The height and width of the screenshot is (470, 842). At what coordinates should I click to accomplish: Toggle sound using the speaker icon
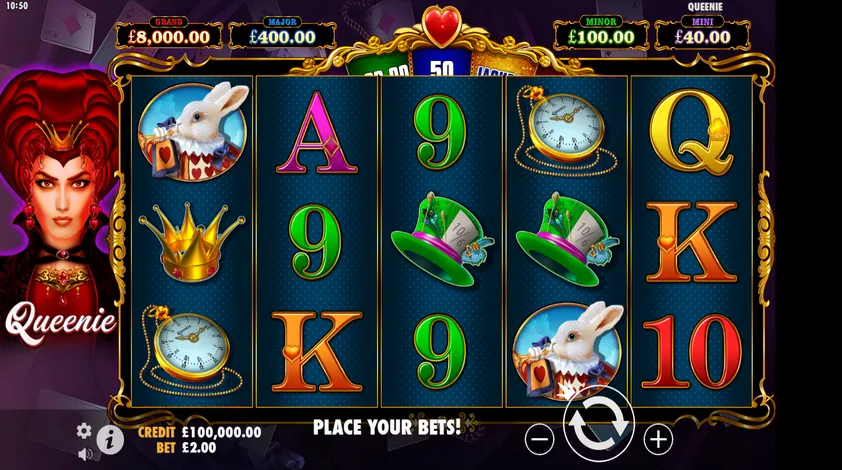85,454
